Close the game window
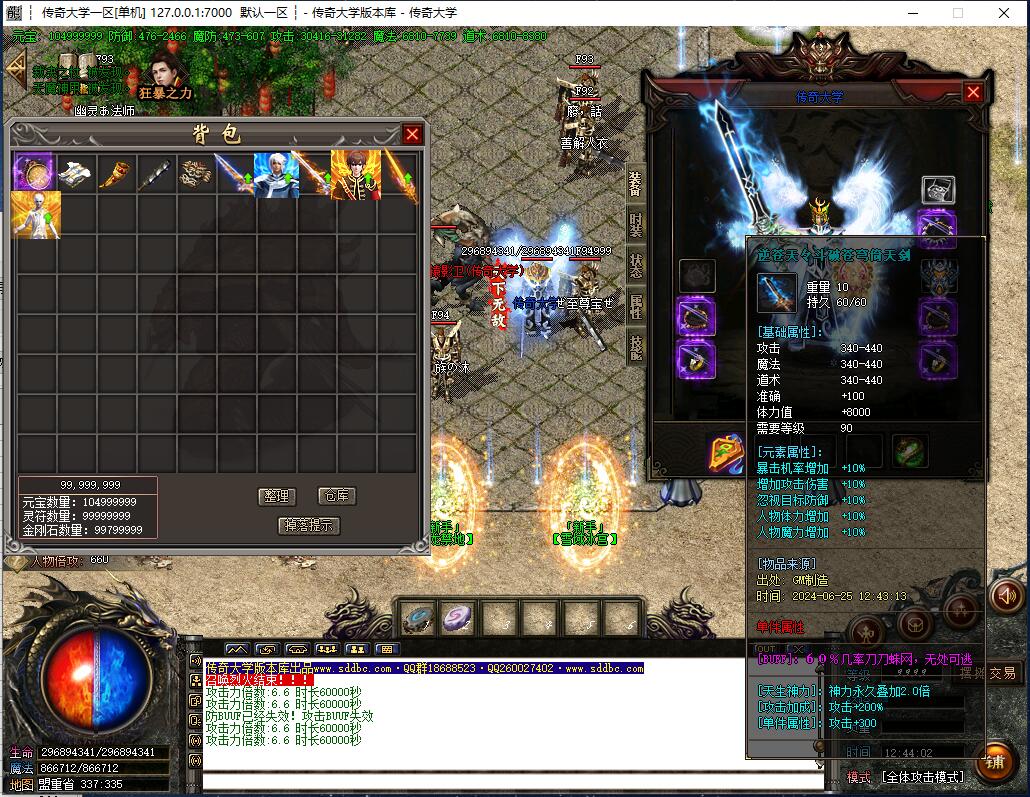1030x797 pixels. tap(1003, 13)
